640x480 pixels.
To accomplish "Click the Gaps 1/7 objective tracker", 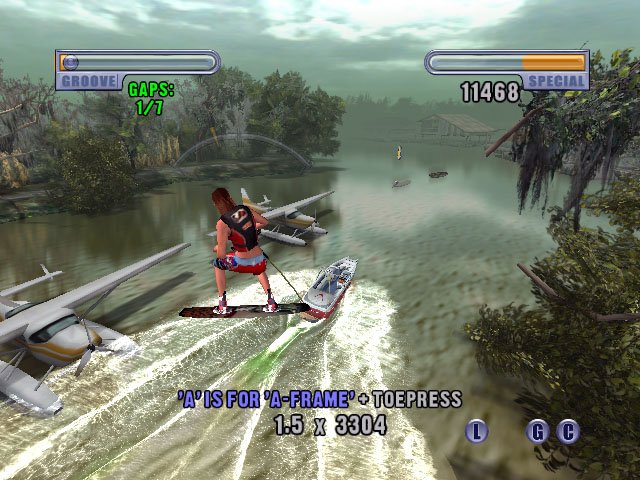I will pos(151,98).
